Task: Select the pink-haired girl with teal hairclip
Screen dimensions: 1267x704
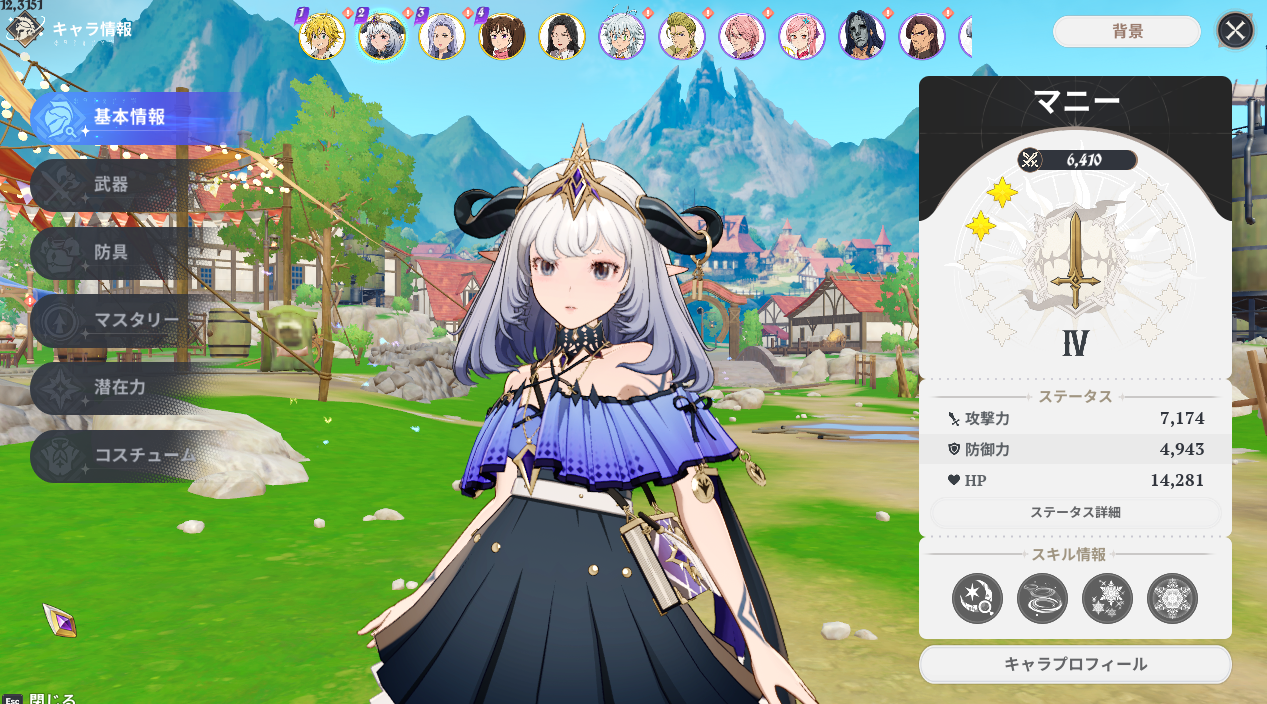Action: pos(802,37)
